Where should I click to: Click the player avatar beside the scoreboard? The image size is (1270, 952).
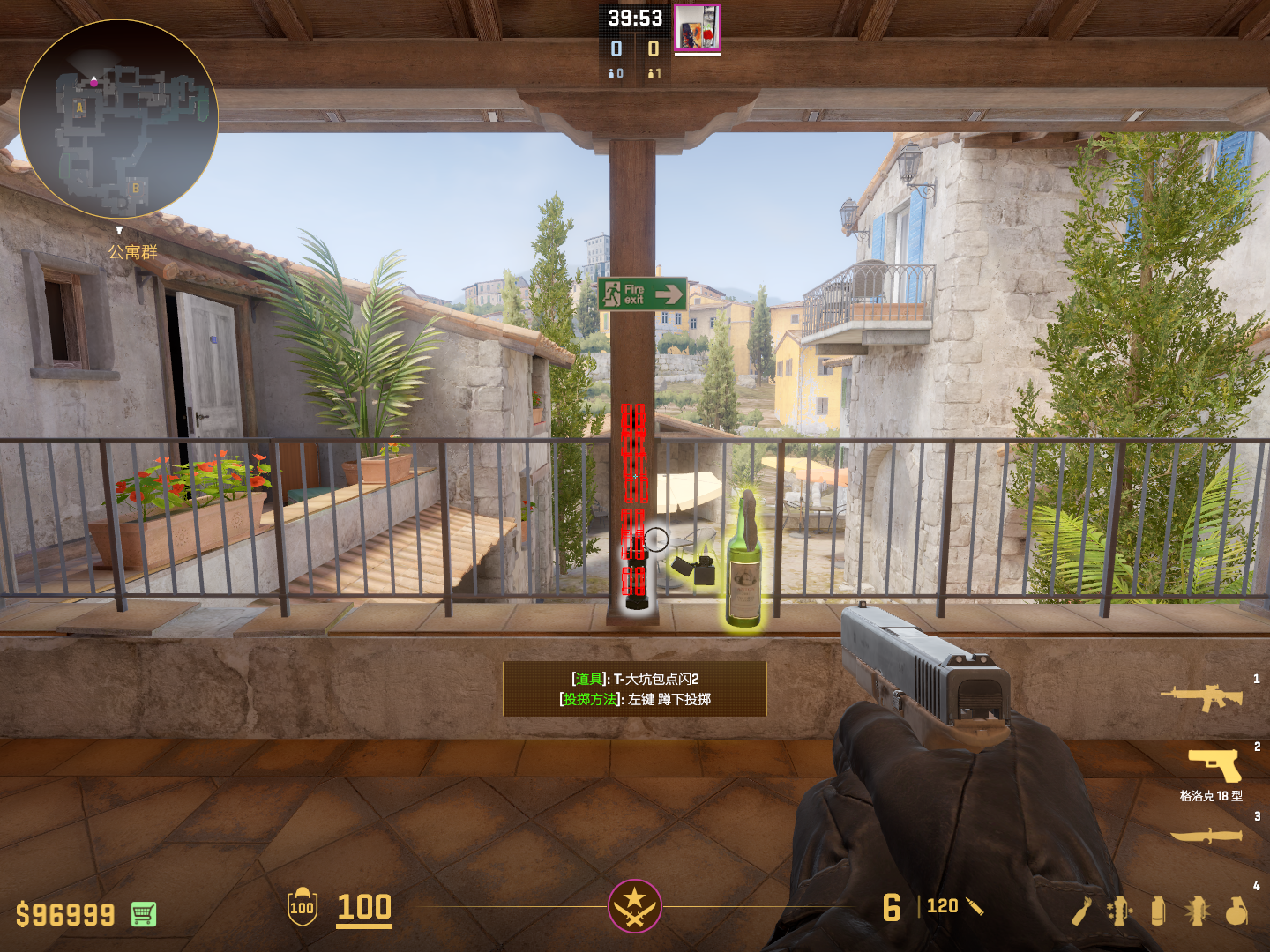pyautogui.click(x=698, y=27)
